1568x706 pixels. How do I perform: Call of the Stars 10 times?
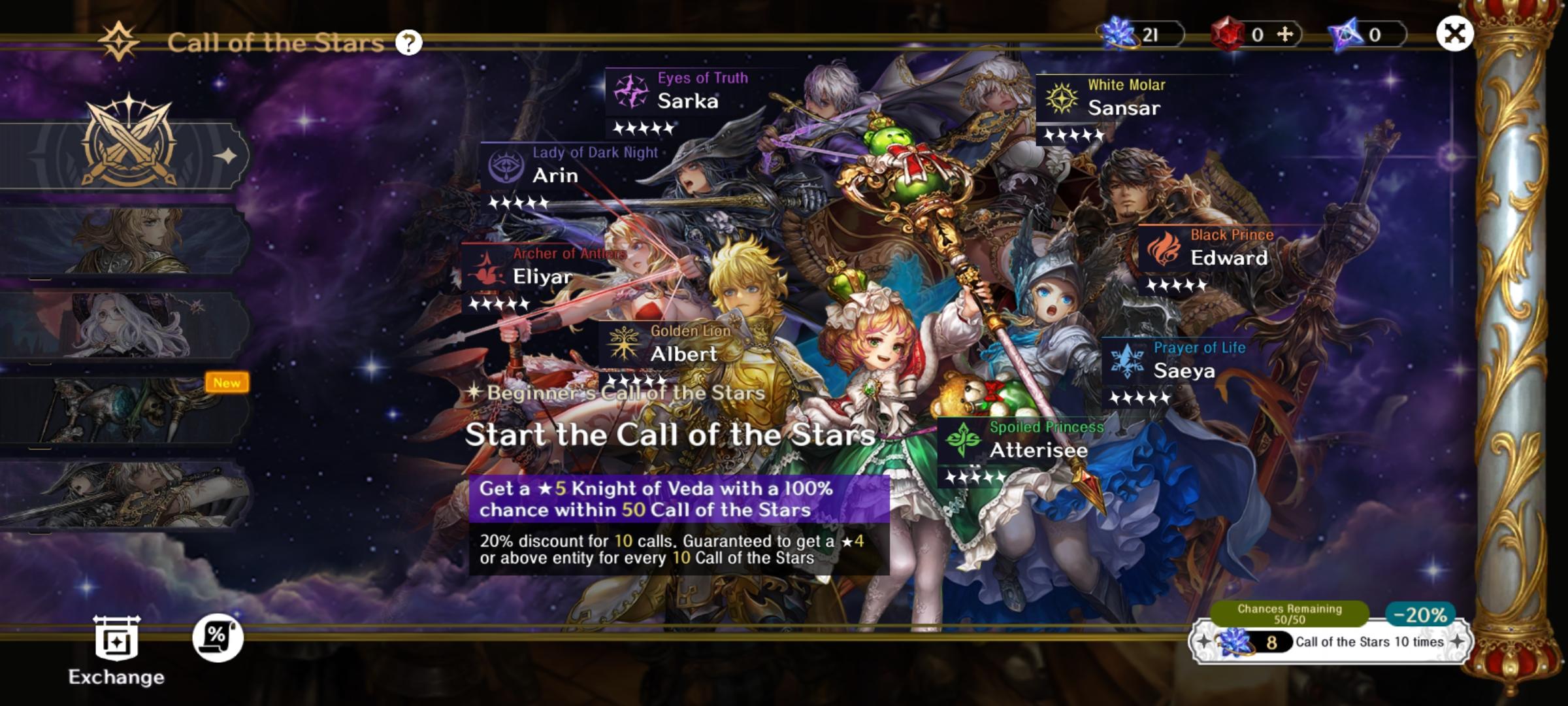1329,642
